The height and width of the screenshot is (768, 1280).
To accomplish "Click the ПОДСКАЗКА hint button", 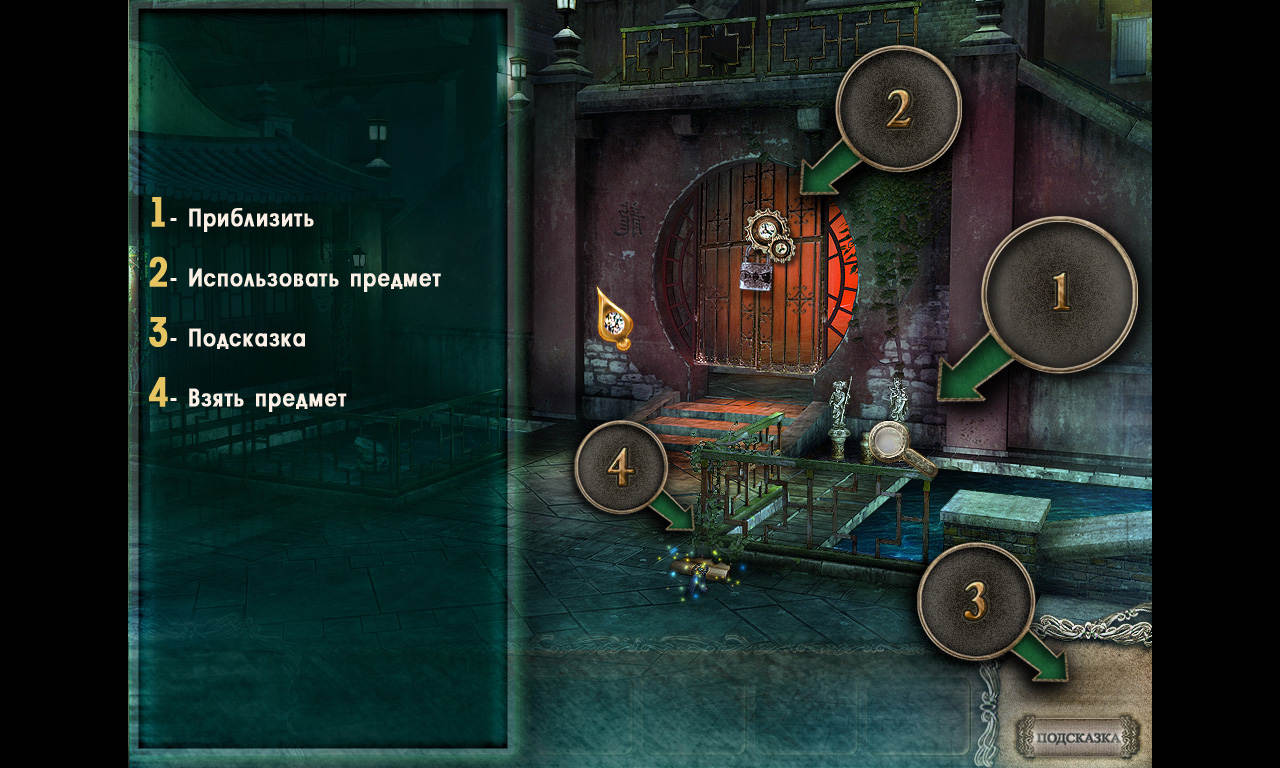I will [1077, 738].
